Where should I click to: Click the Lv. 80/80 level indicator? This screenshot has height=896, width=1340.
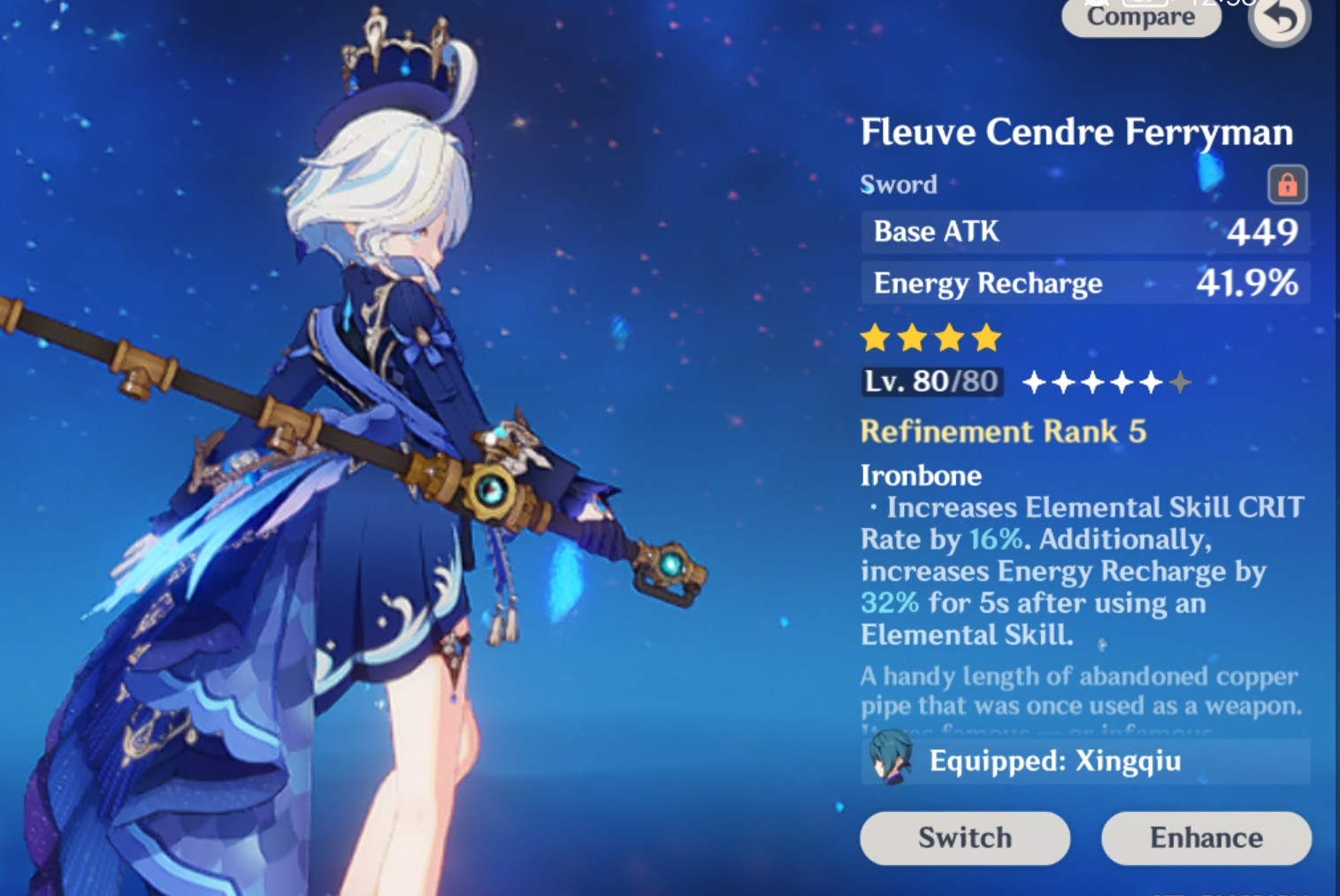(x=930, y=382)
